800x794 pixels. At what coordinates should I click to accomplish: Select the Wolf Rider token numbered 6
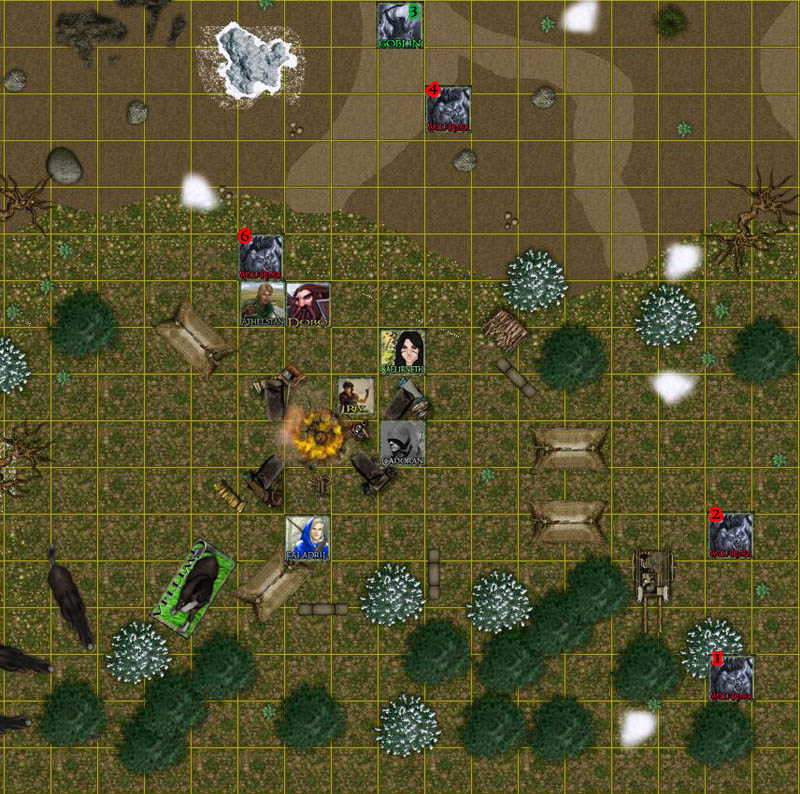pos(260,257)
